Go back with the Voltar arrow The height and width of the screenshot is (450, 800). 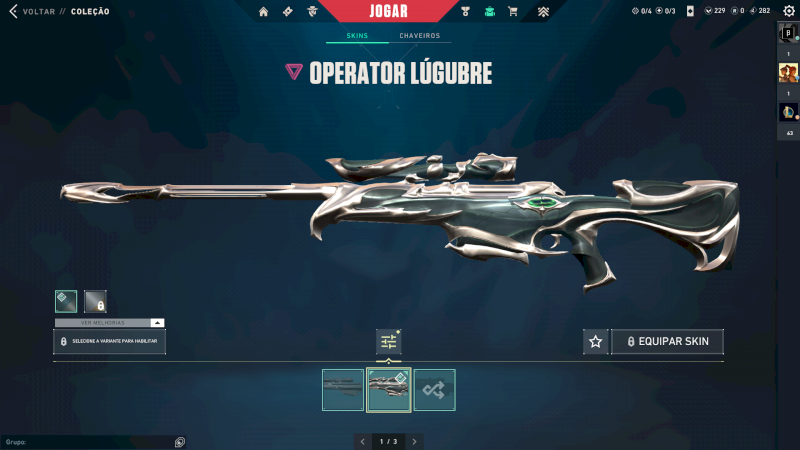[13, 11]
